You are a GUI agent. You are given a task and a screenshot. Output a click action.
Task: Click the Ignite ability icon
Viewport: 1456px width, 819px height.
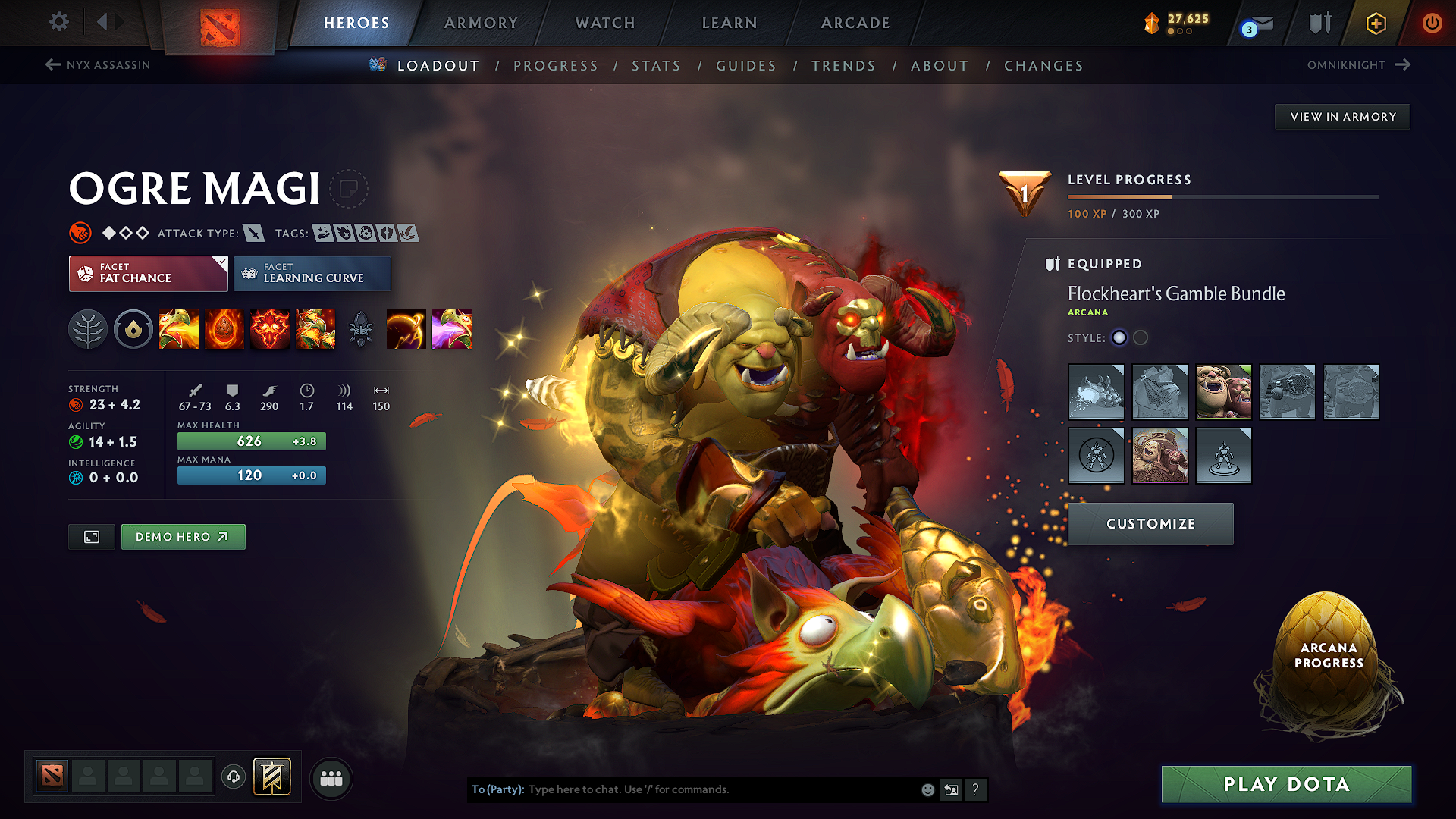(x=224, y=329)
